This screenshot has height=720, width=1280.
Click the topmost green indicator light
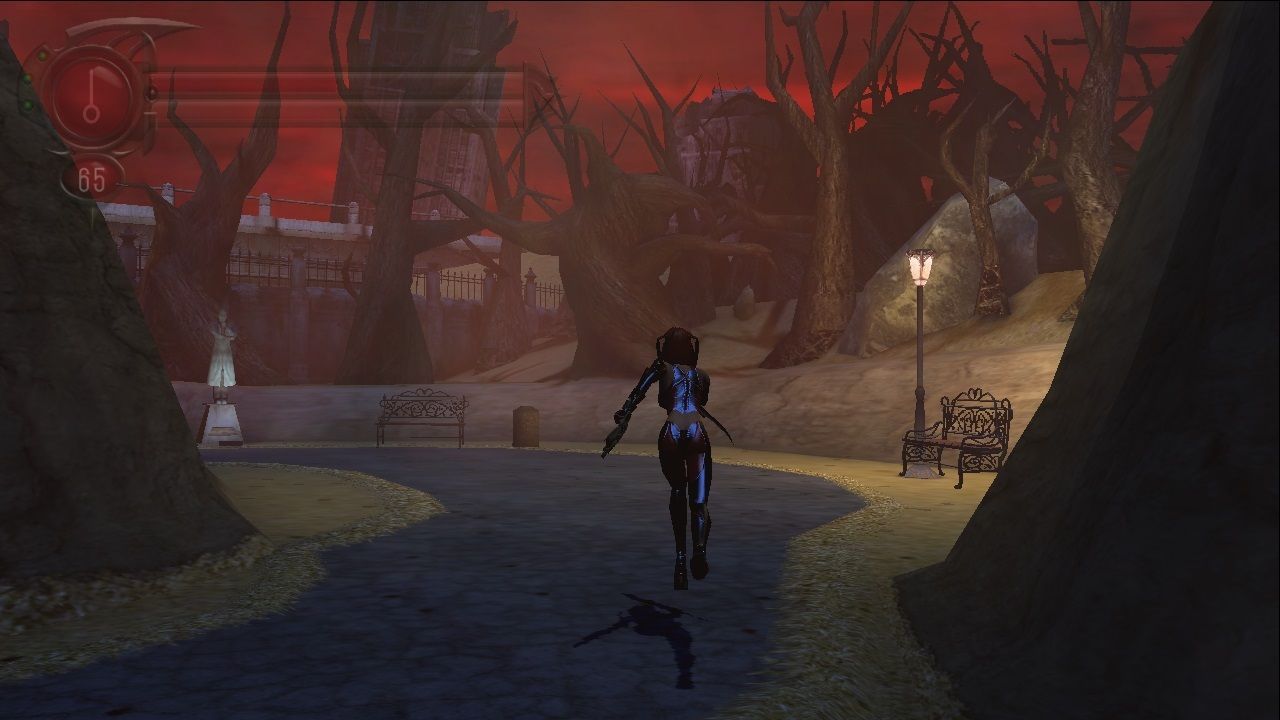click(42, 56)
